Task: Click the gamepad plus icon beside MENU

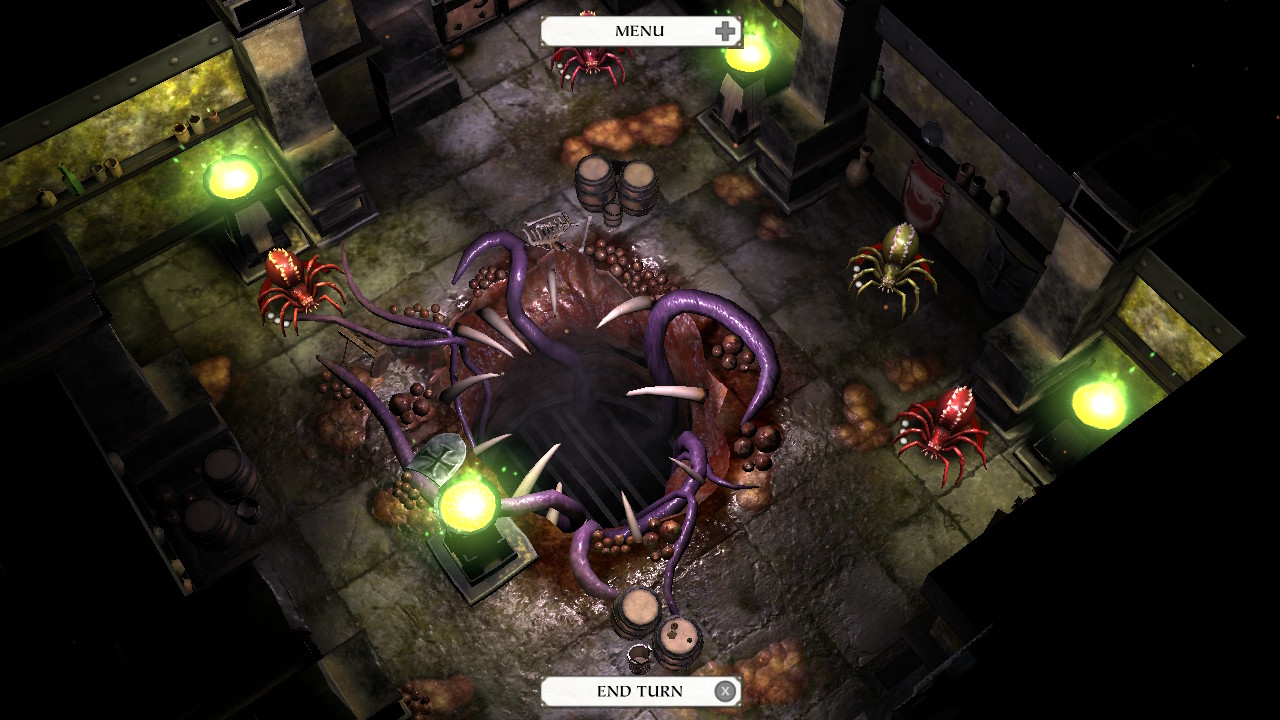Action: tap(723, 30)
